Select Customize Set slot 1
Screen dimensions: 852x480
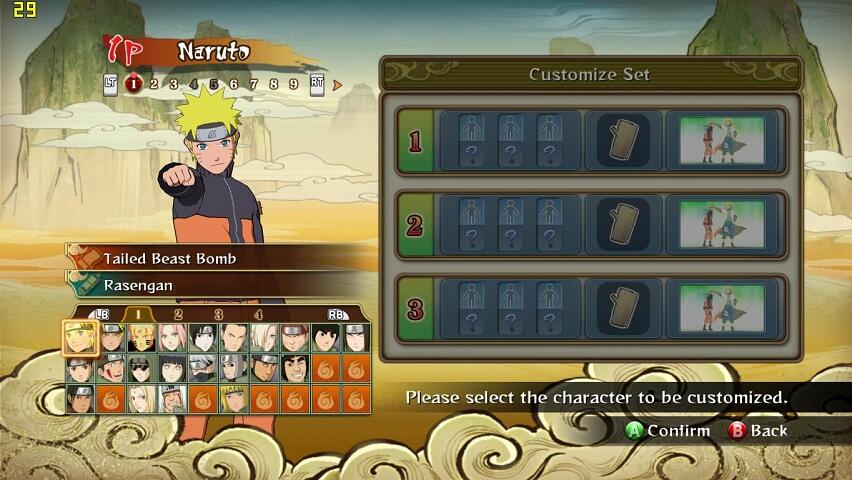coord(590,141)
